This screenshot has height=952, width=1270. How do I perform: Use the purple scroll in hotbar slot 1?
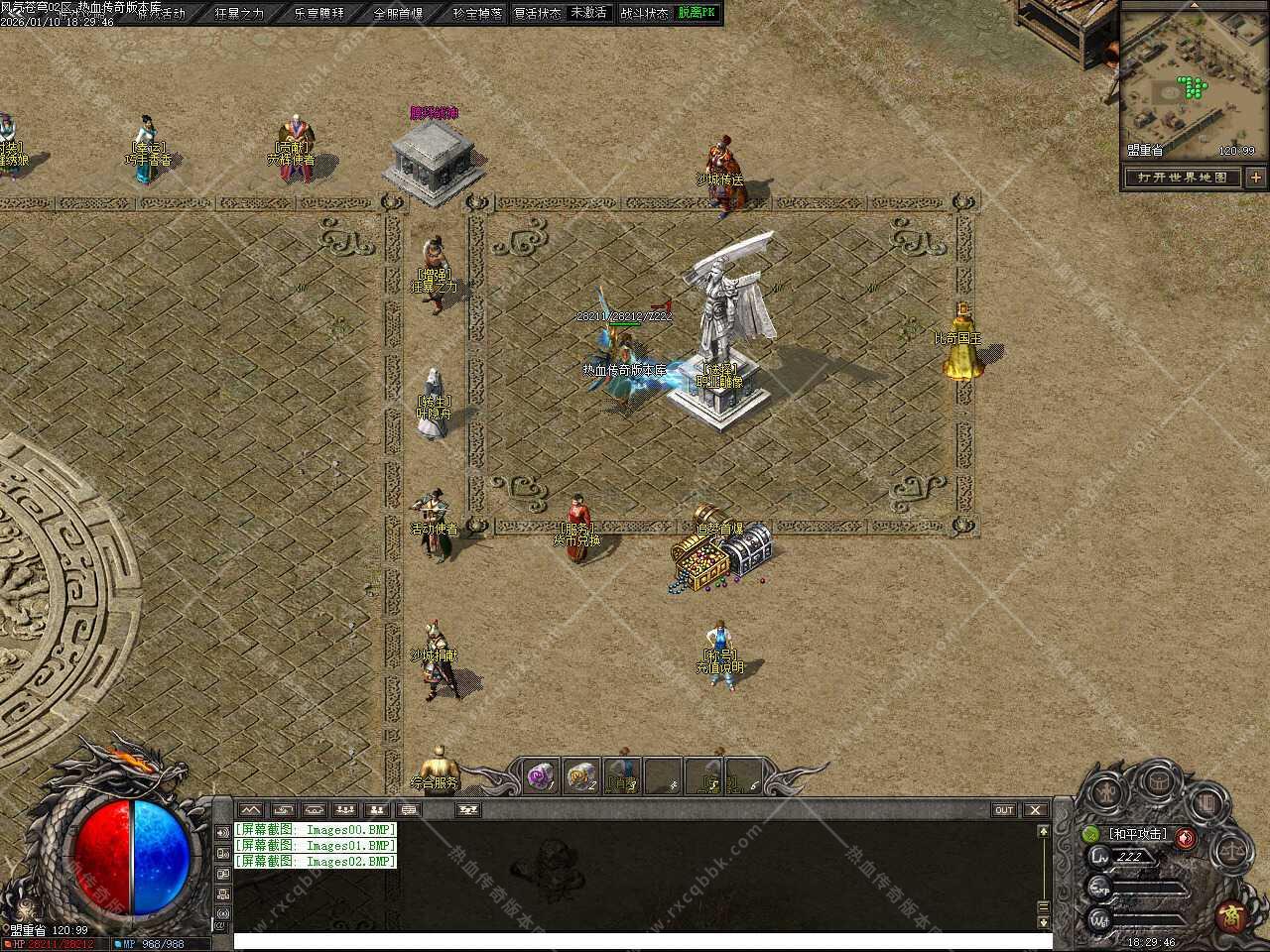[x=540, y=777]
